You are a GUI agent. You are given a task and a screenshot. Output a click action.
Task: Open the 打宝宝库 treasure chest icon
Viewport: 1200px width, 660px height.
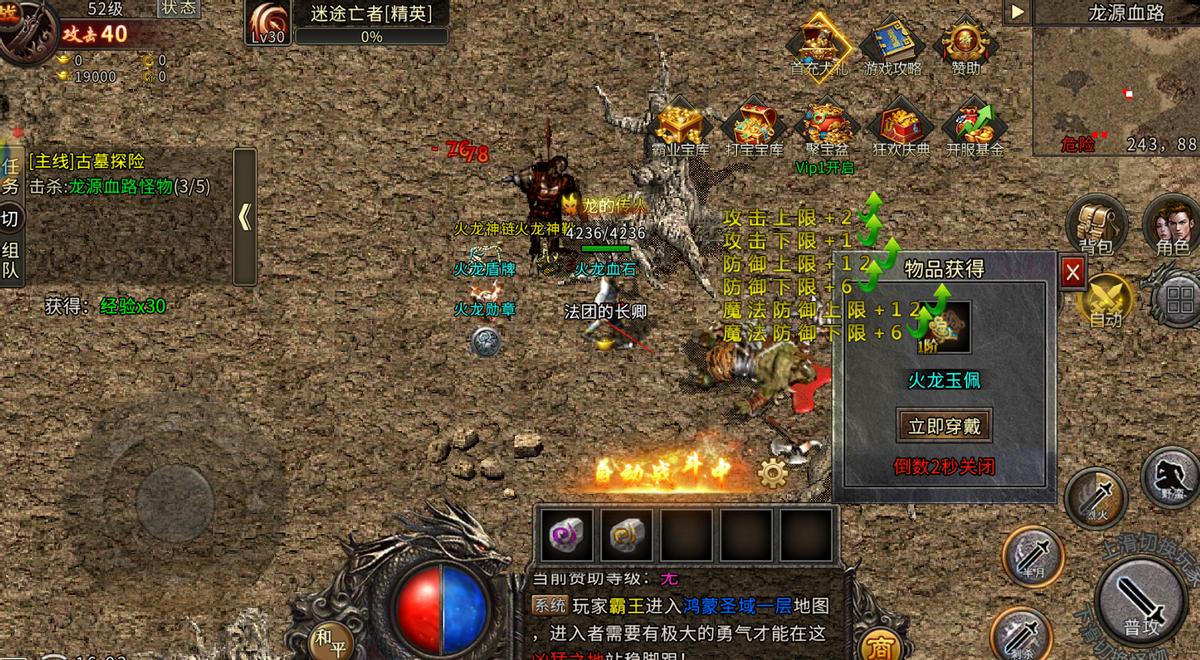(754, 128)
